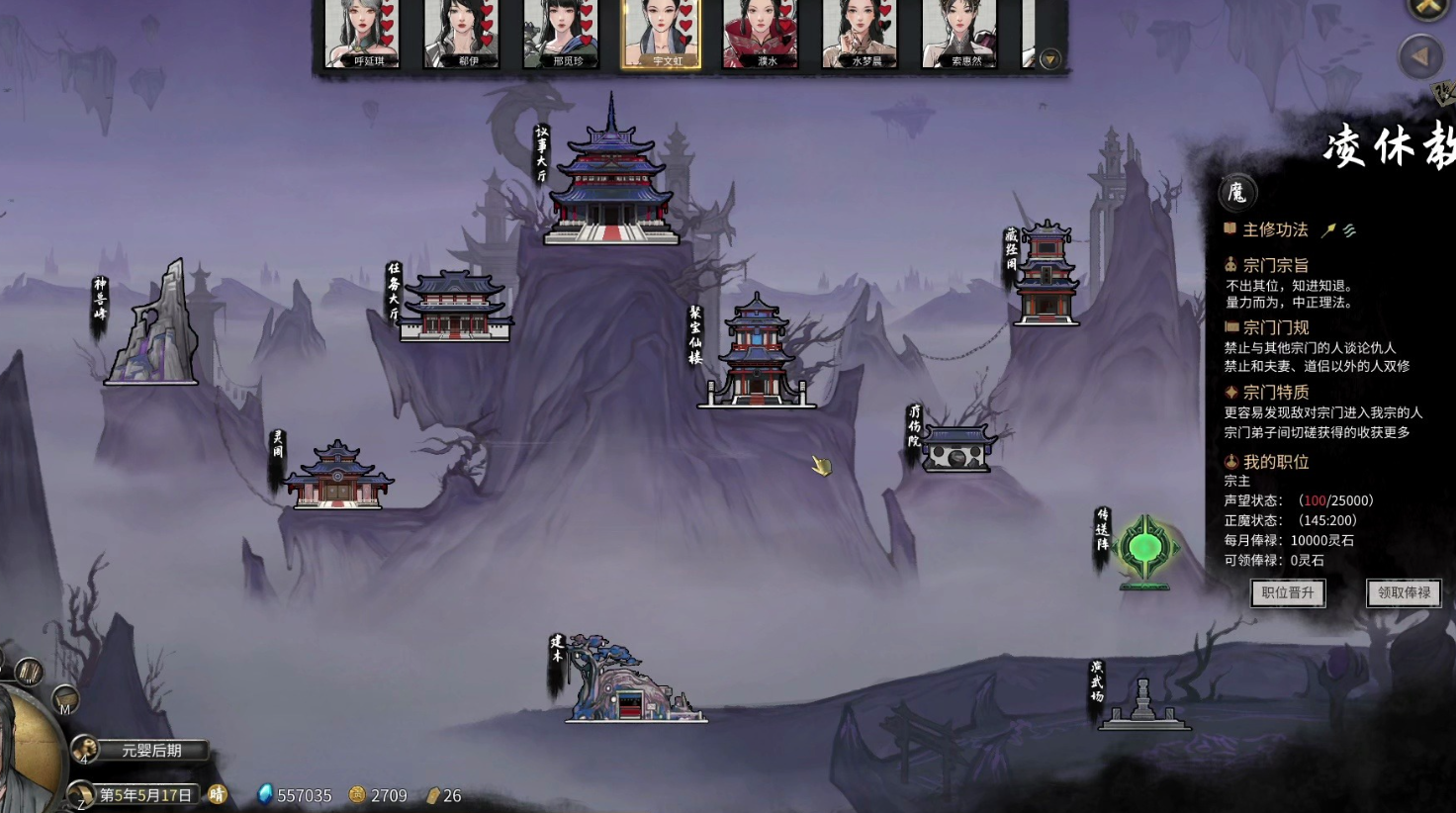
Task: Go to the 演武场 training ground
Action: [x=1143, y=705]
